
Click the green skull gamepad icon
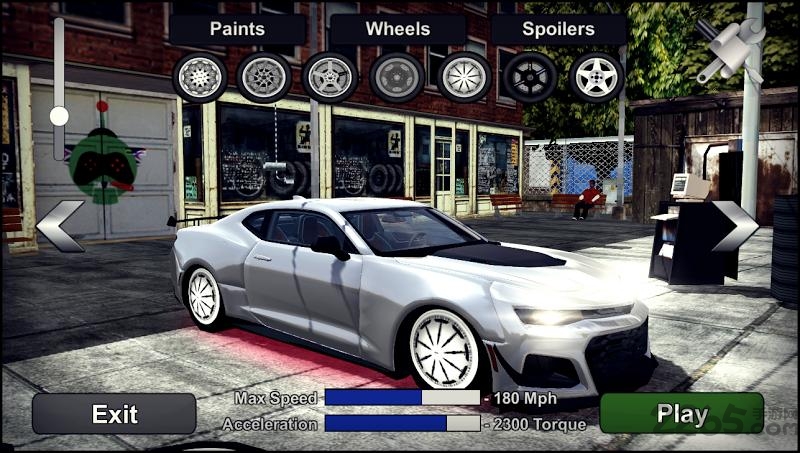coord(103,167)
